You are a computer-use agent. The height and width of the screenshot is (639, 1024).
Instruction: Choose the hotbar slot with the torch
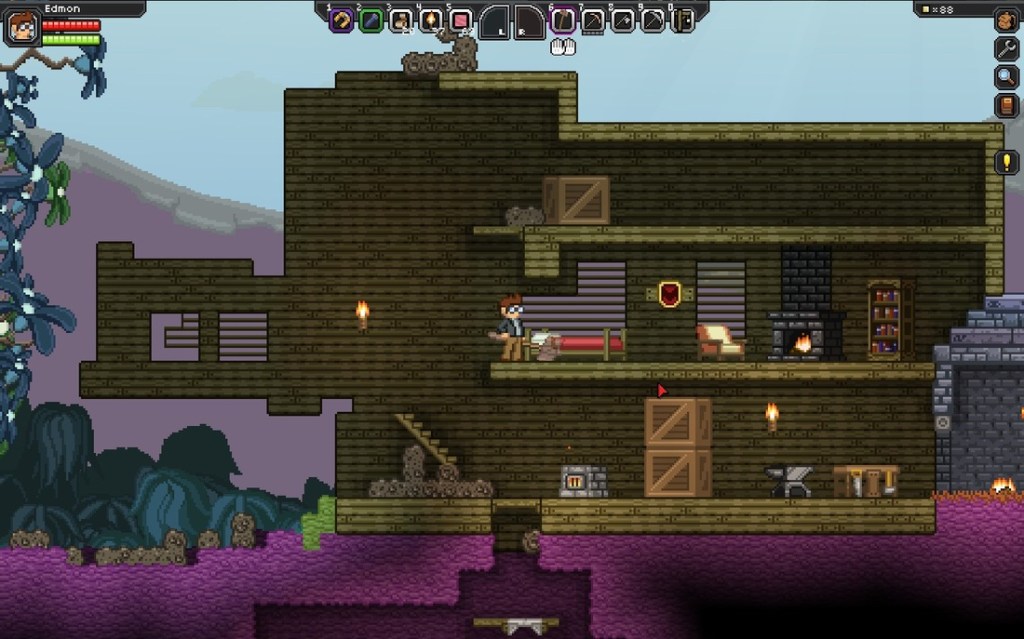[x=431, y=20]
